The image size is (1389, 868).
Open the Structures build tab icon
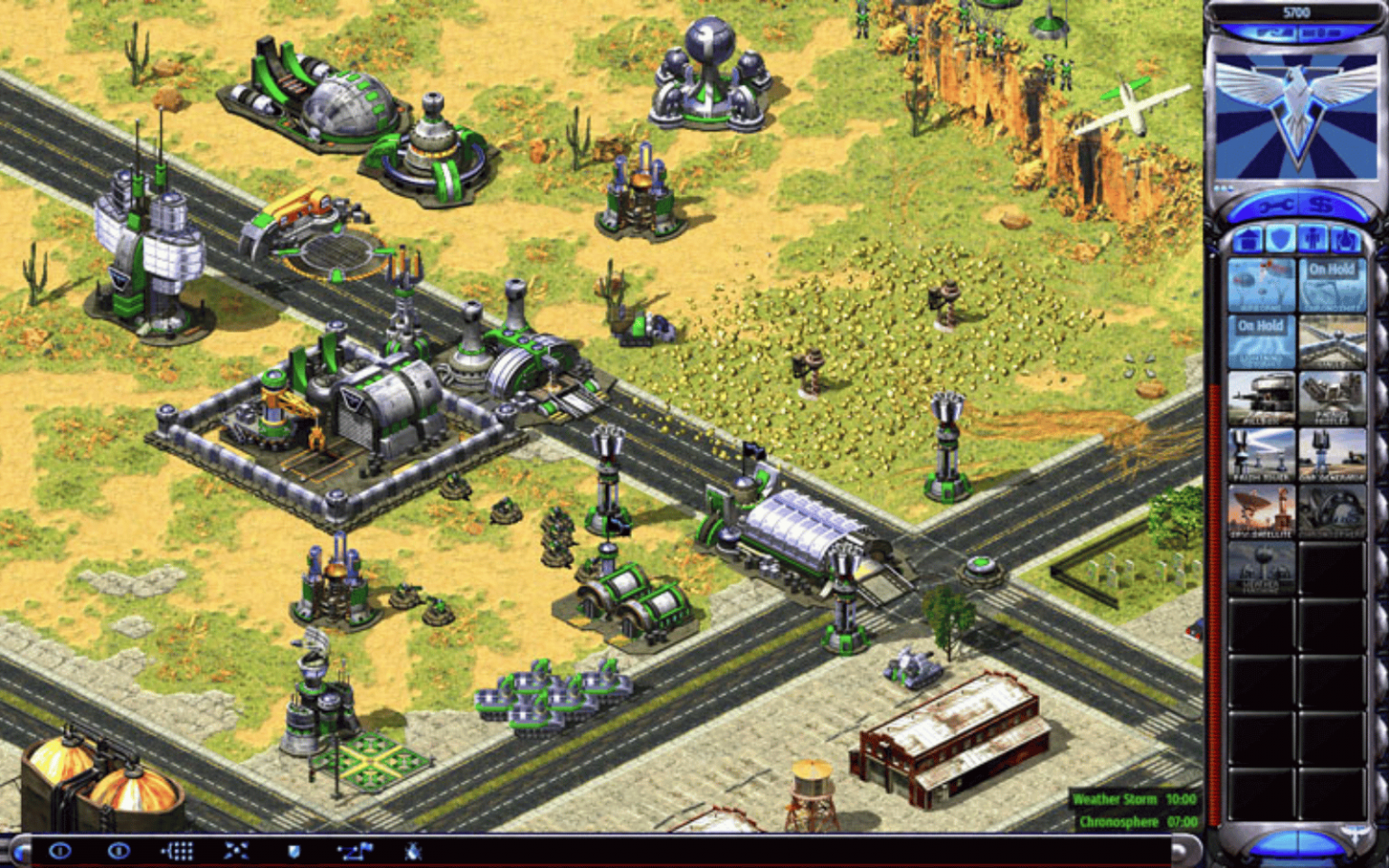1248,240
